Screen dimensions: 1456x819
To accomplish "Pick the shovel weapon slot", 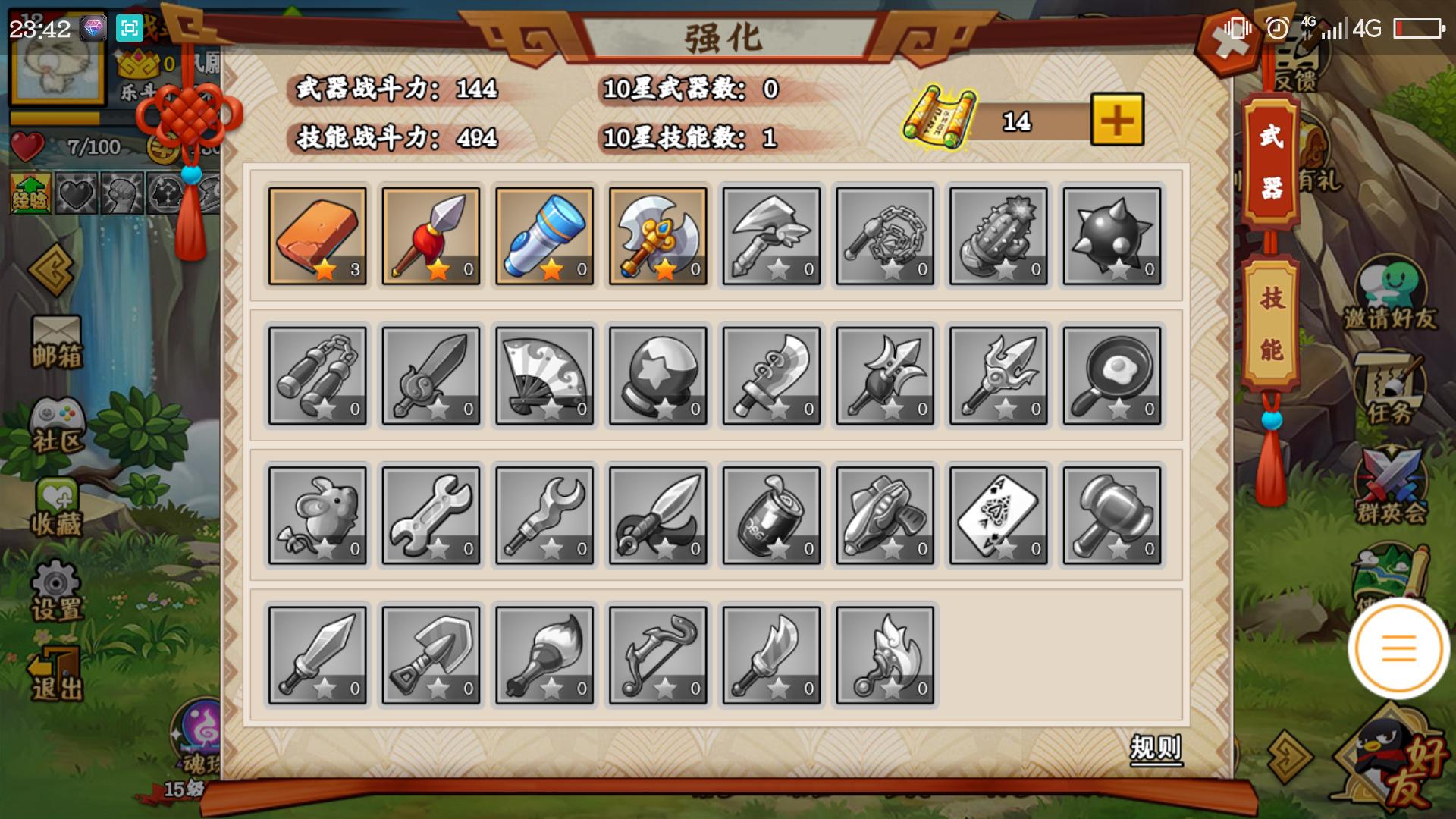I will tap(431, 655).
